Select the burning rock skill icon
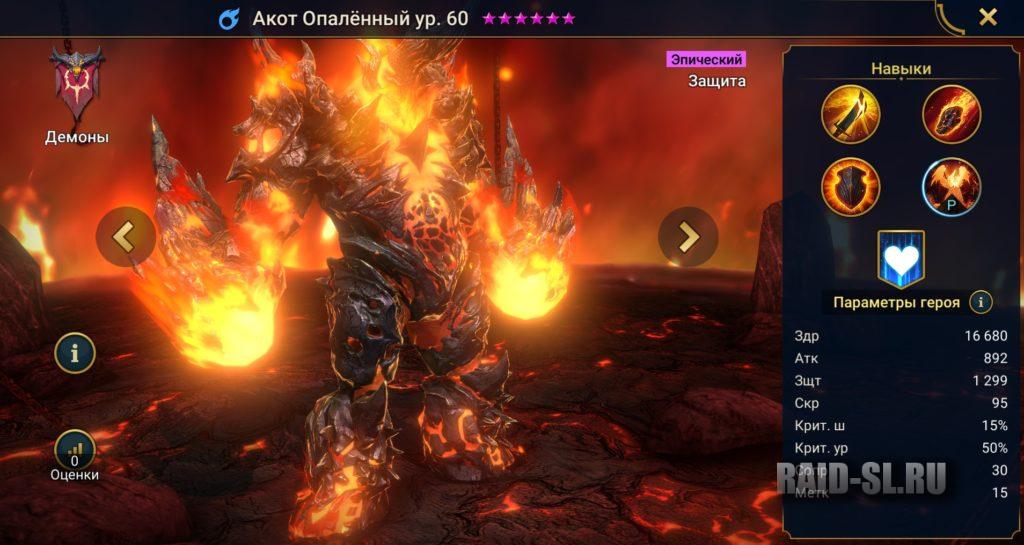 click(951, 115)
